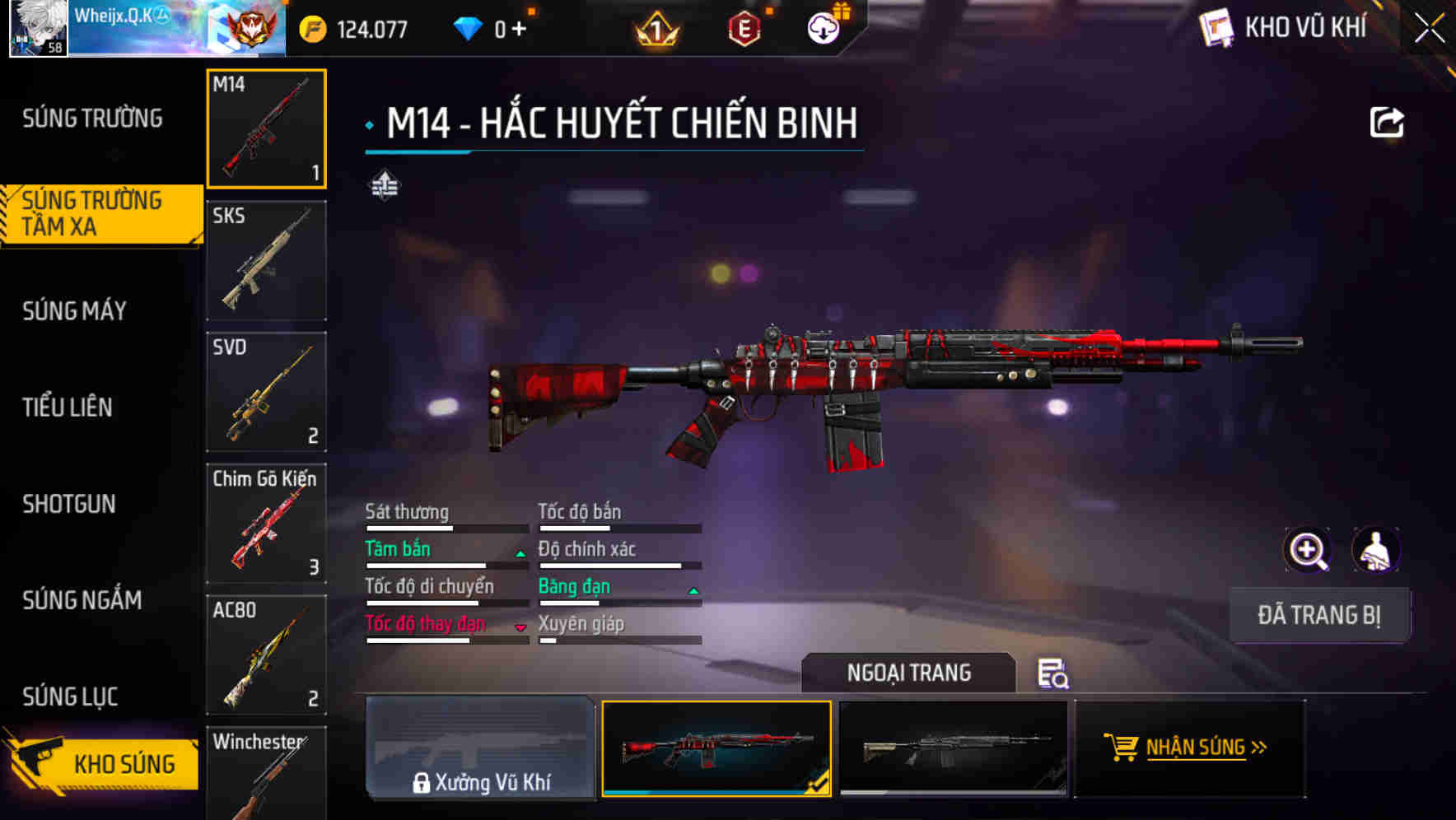The height and width of the screenshot is (820, 1456).
Task: Open the red Elite Pass badge
Action: tap(745, 27)
